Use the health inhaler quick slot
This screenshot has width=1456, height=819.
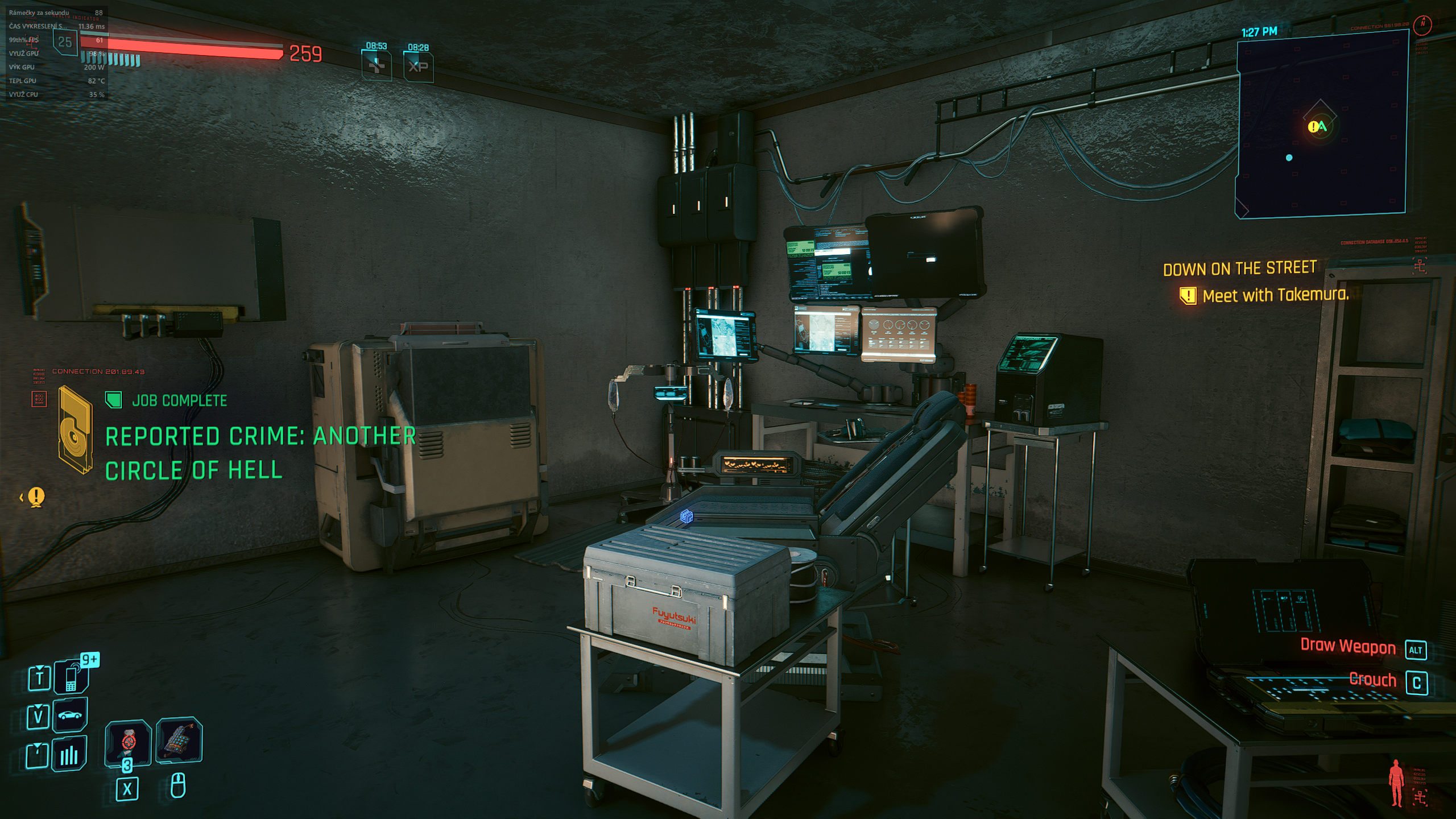point(128,743)
